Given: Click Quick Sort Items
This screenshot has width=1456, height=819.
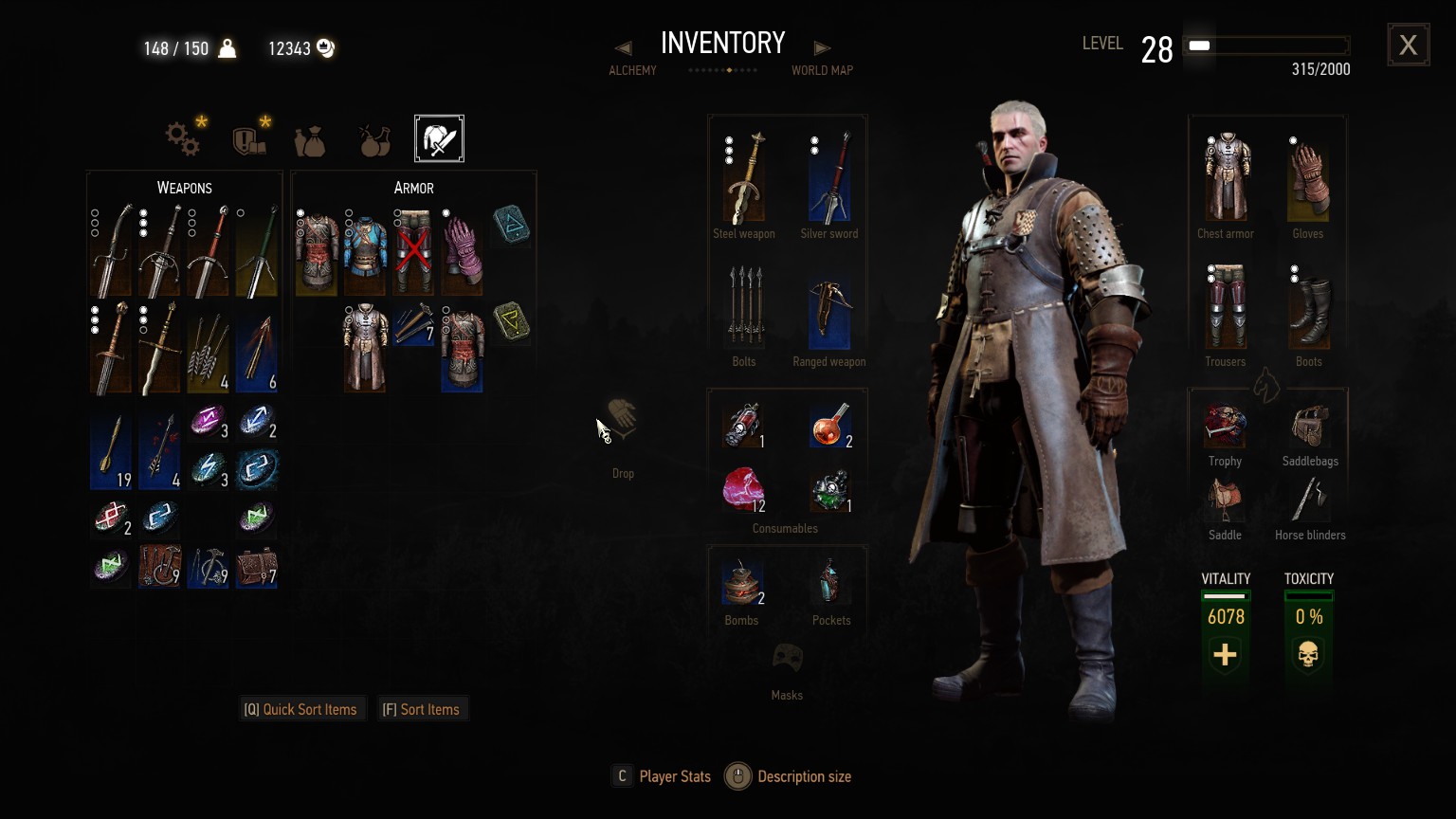Looking at the screenshot, I should 301,709.
